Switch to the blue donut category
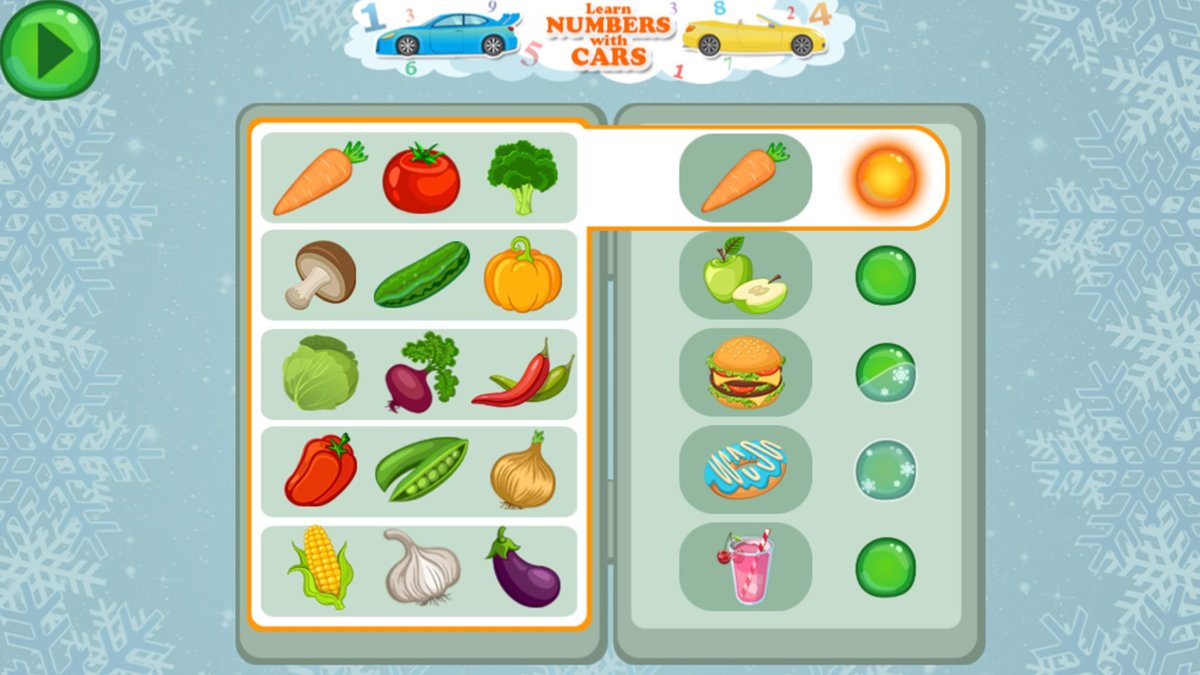This screenshot has width=1200, height=675. (x=745, y=469)
